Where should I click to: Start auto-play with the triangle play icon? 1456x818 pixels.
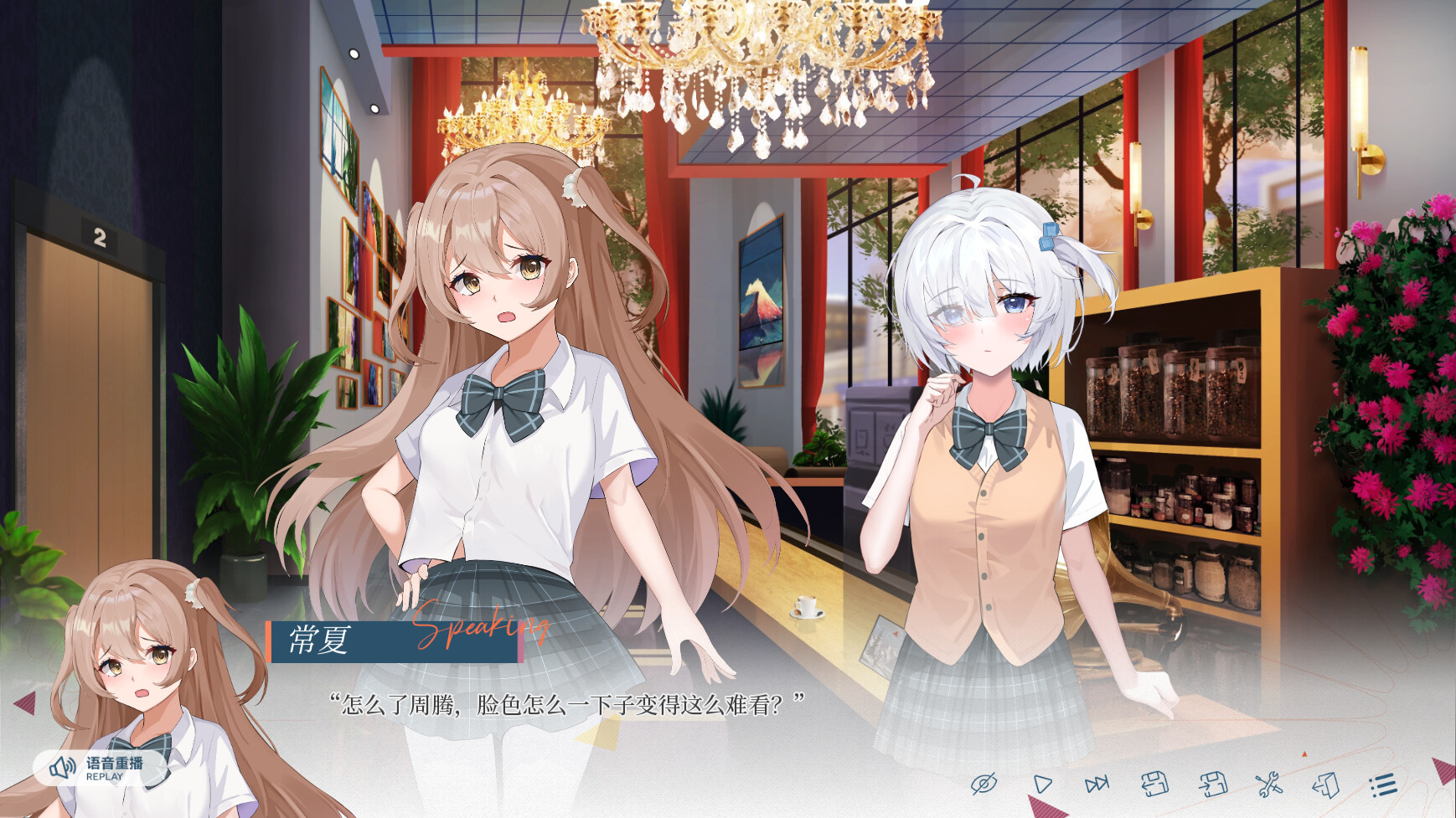[1042, 785]
